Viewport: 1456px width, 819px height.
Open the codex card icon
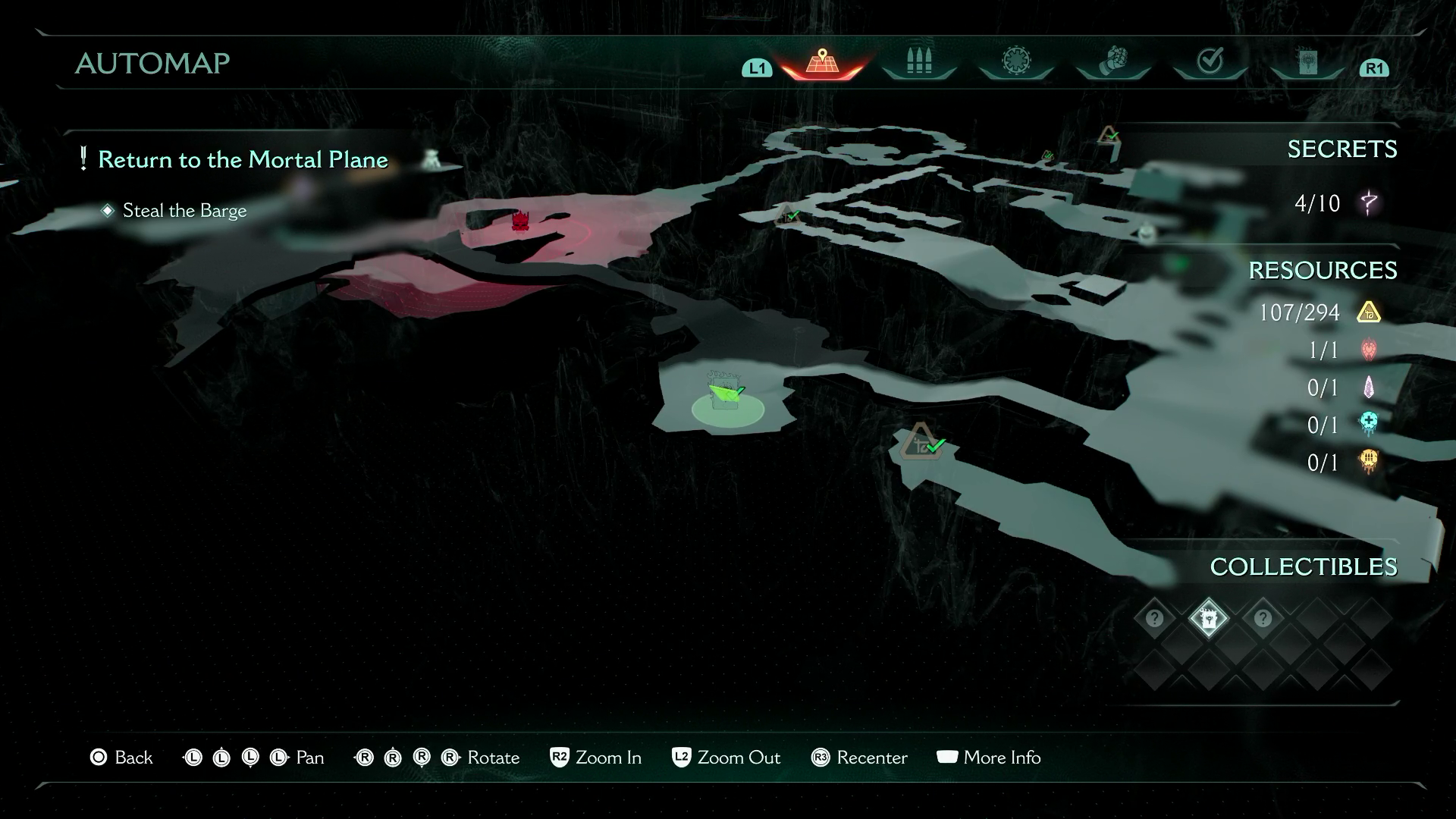coord(1308,62)
